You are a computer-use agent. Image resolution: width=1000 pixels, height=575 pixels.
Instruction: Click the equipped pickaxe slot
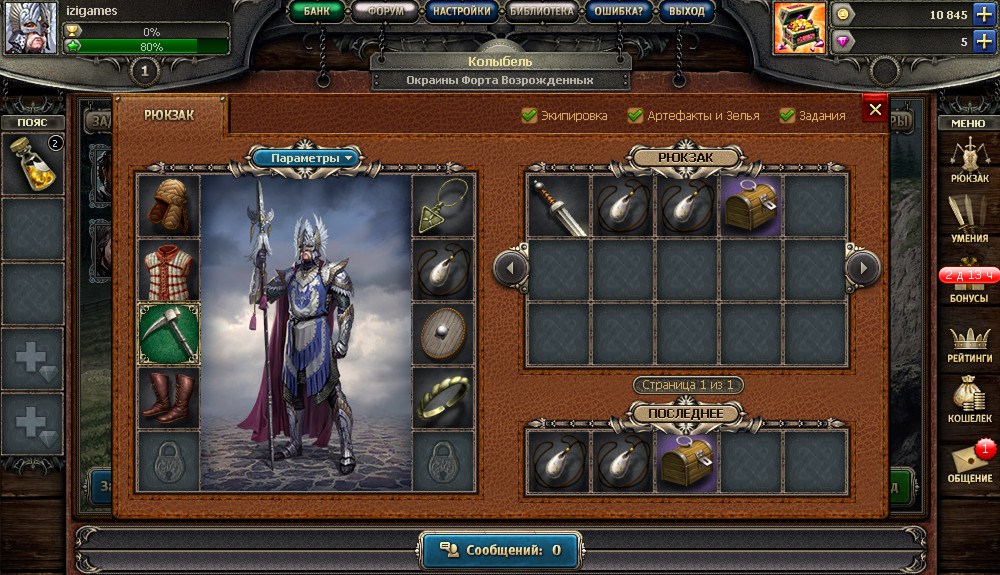click(x=169, y=334)
